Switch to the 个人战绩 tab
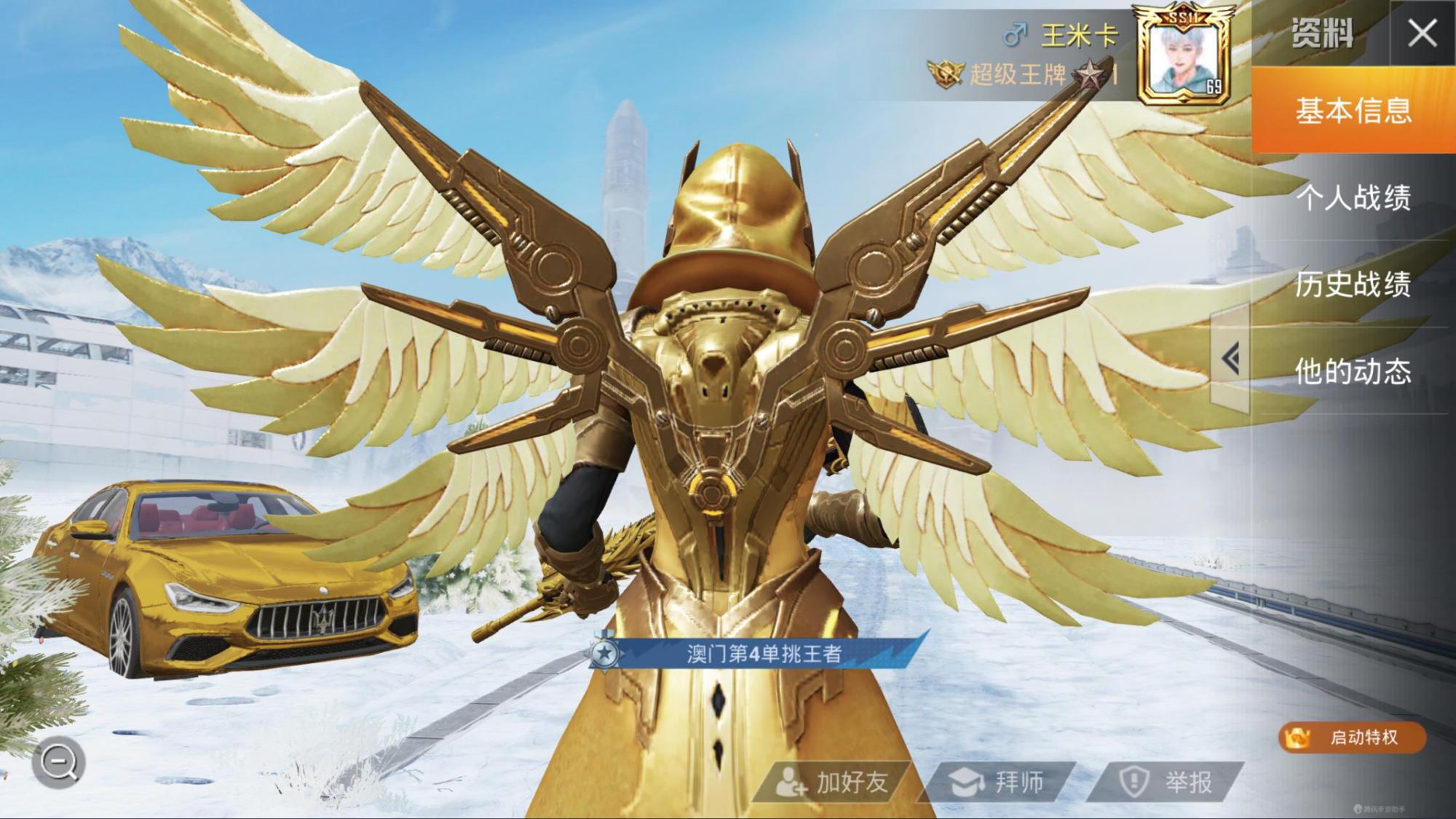 [1353, 197]
